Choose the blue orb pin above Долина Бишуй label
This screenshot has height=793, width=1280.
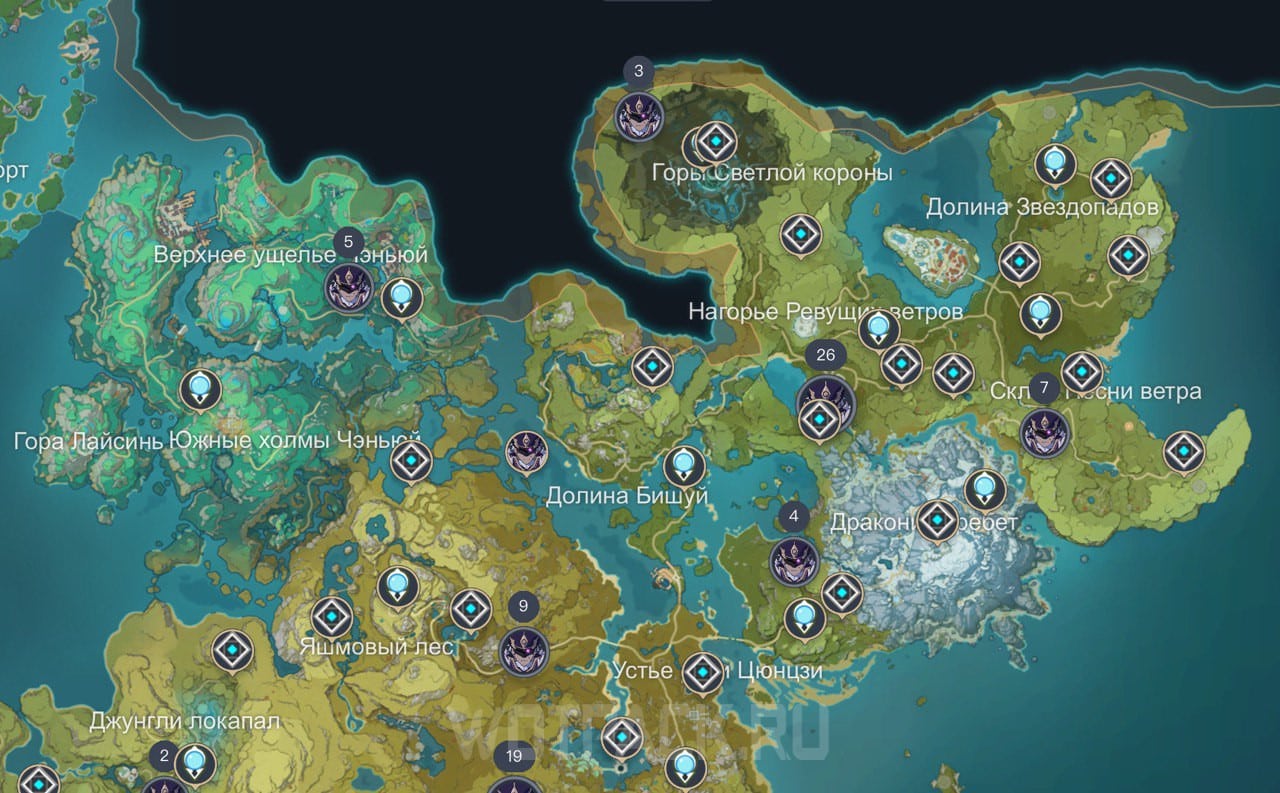684,465
